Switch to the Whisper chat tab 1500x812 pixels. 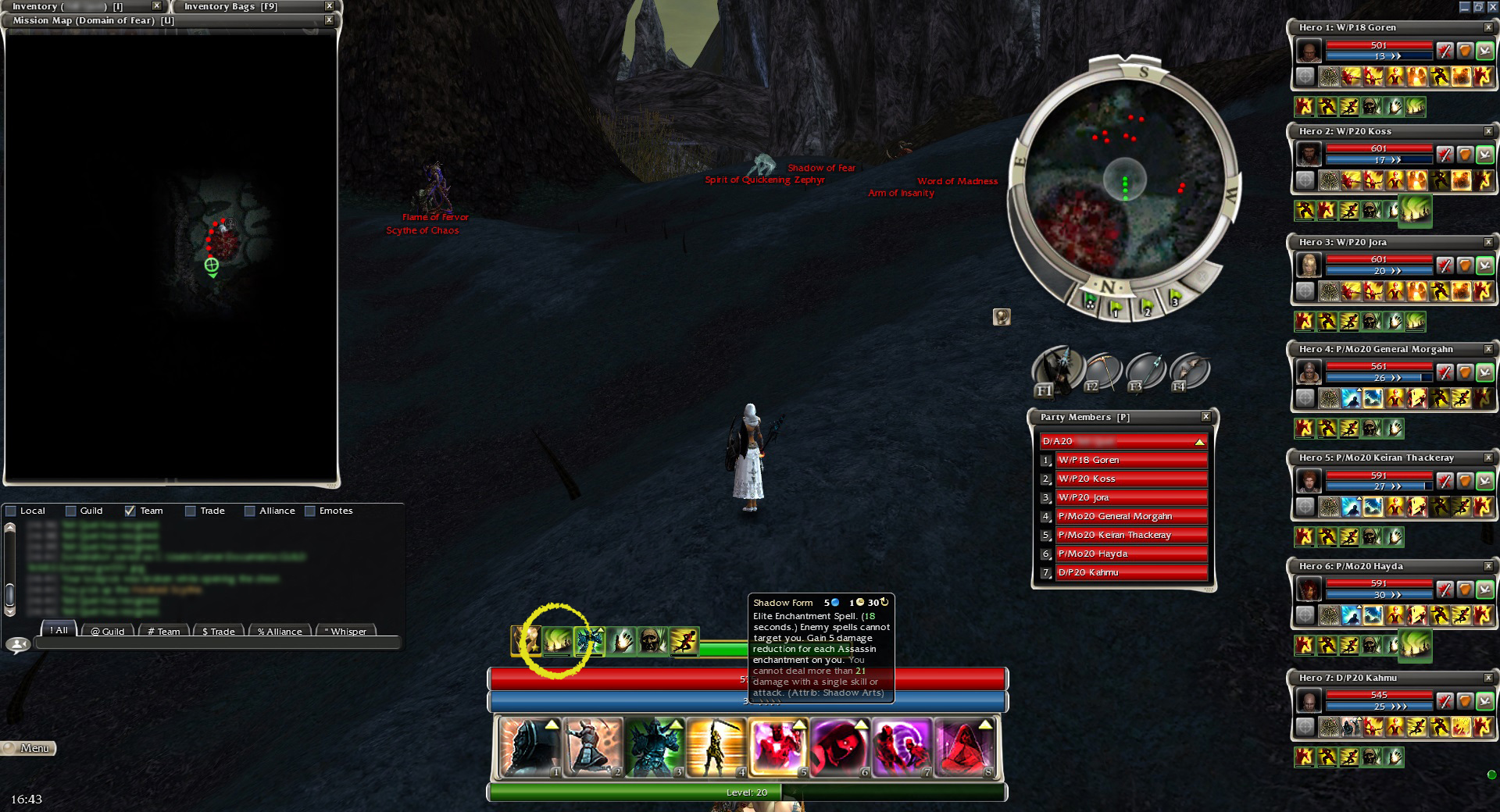click(x=345, y=631)
